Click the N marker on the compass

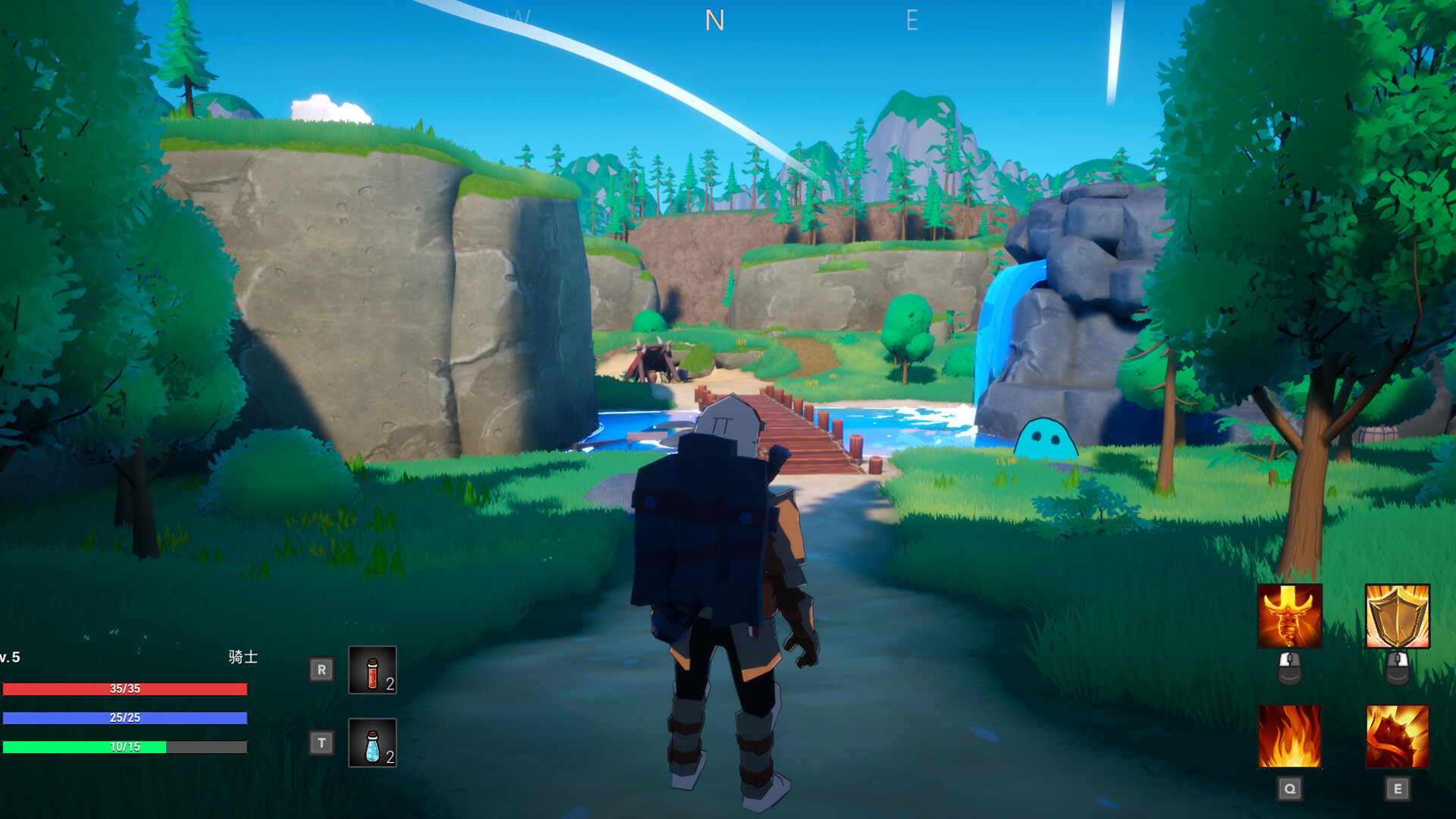click(714, 20)
